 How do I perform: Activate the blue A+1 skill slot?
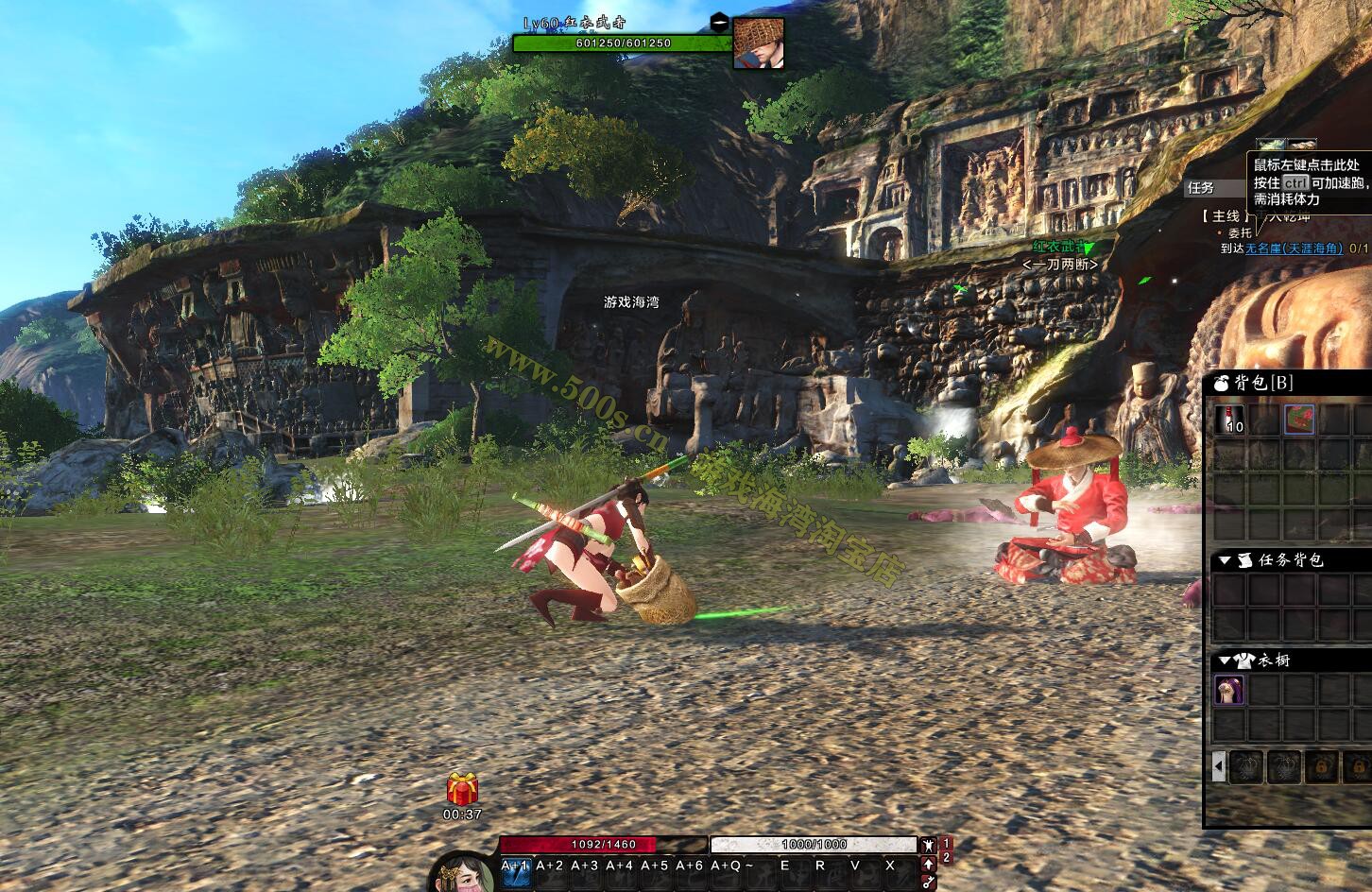[x=515, y=873]
